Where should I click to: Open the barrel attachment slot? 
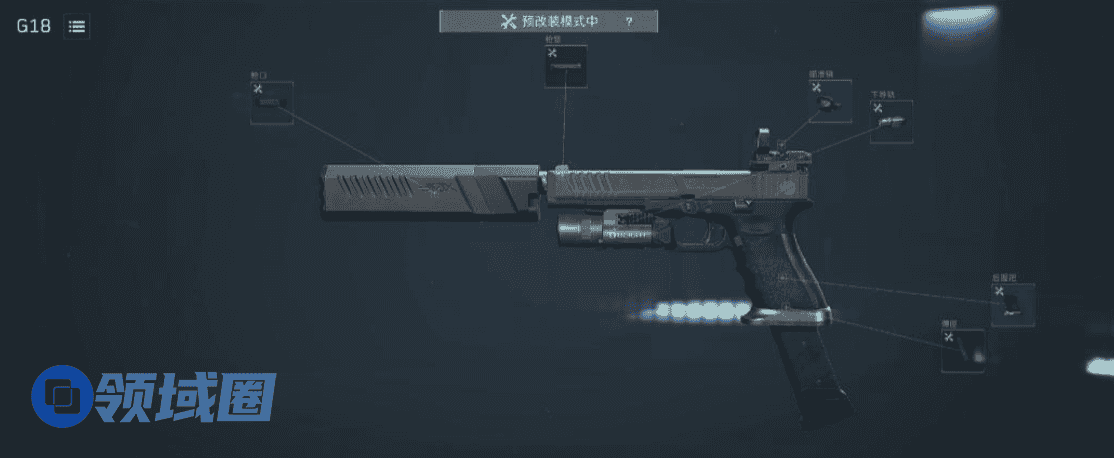click(565, 66)
